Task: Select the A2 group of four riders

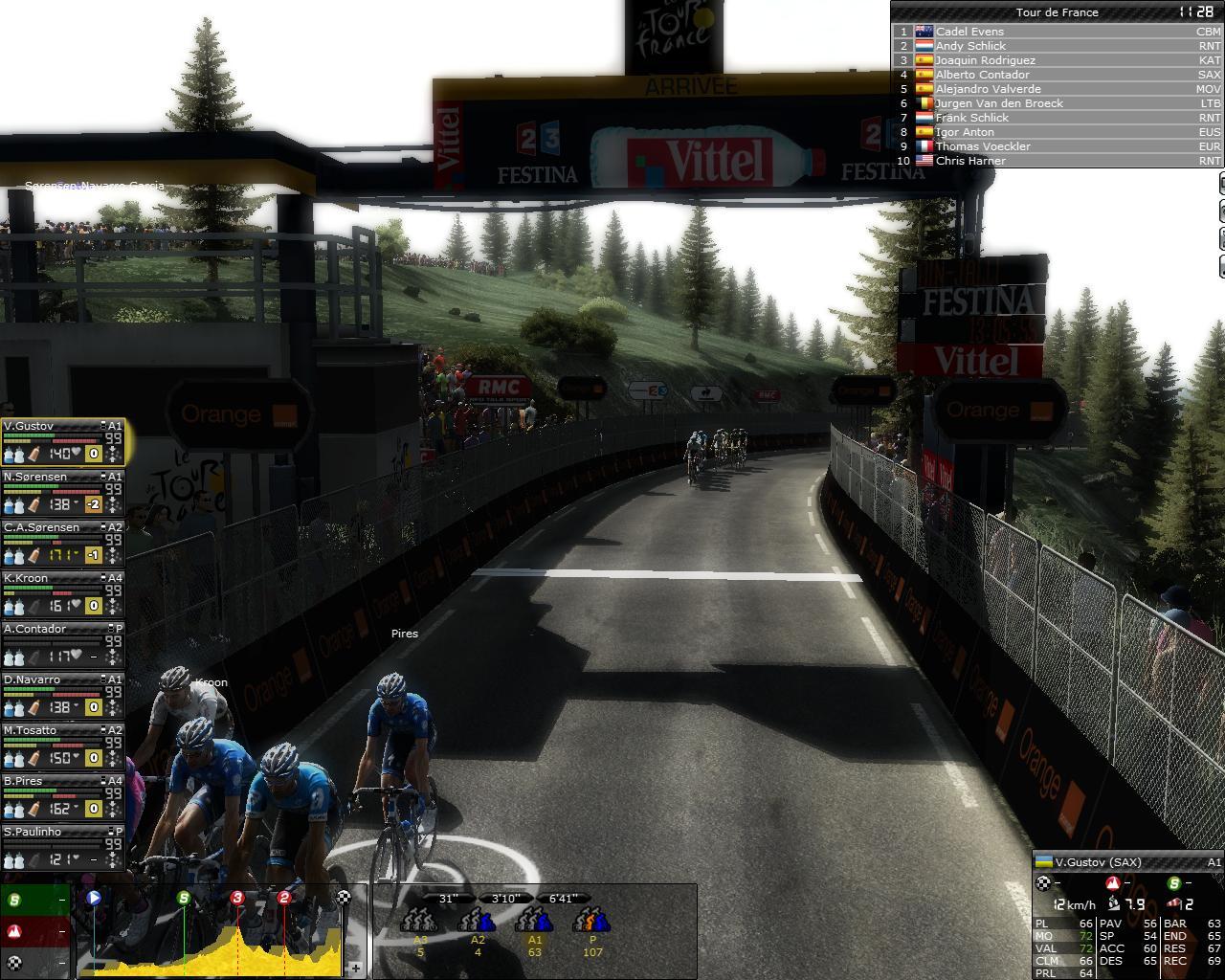Action: click(x=477, y=921)
